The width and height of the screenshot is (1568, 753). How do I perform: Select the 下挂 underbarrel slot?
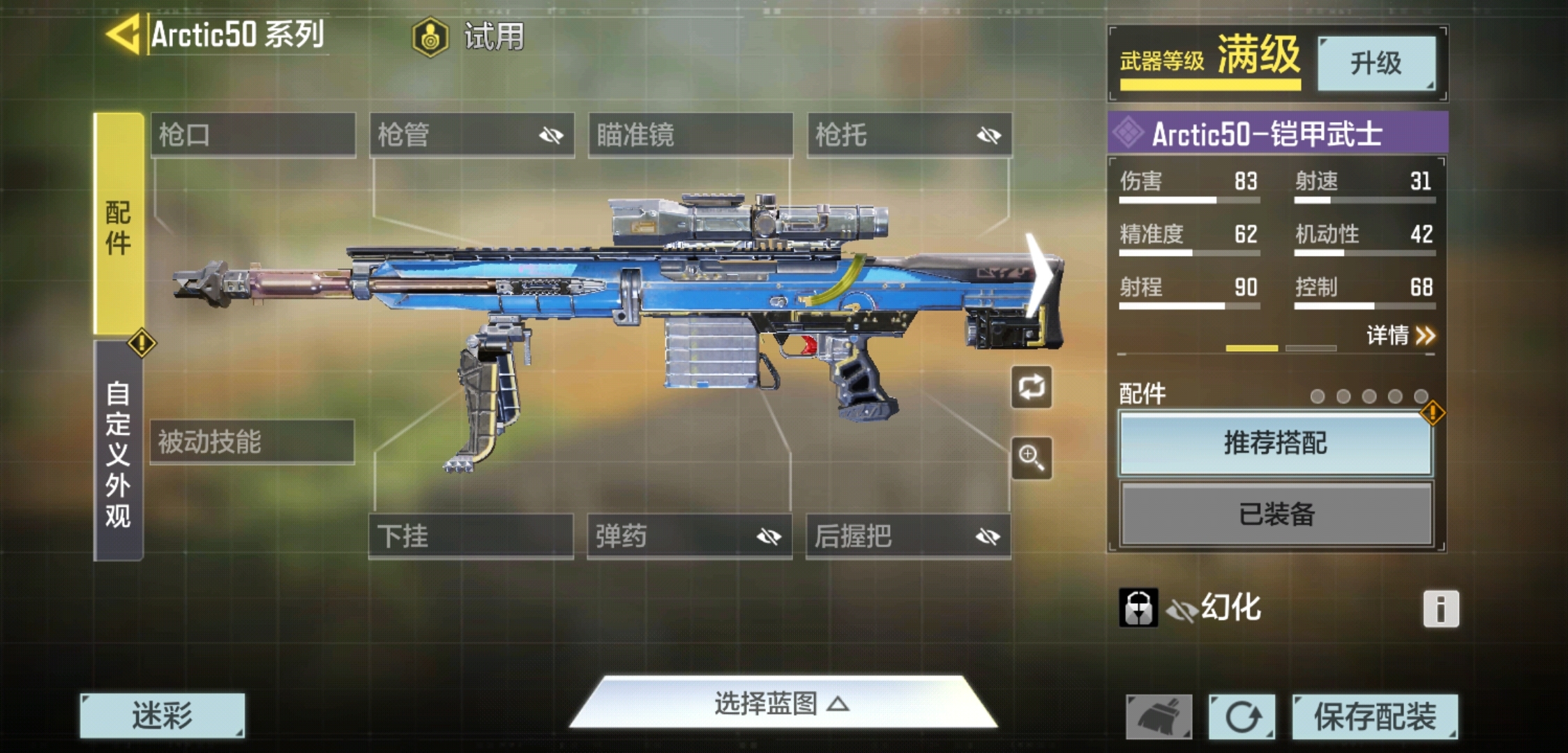pos(471,536)
